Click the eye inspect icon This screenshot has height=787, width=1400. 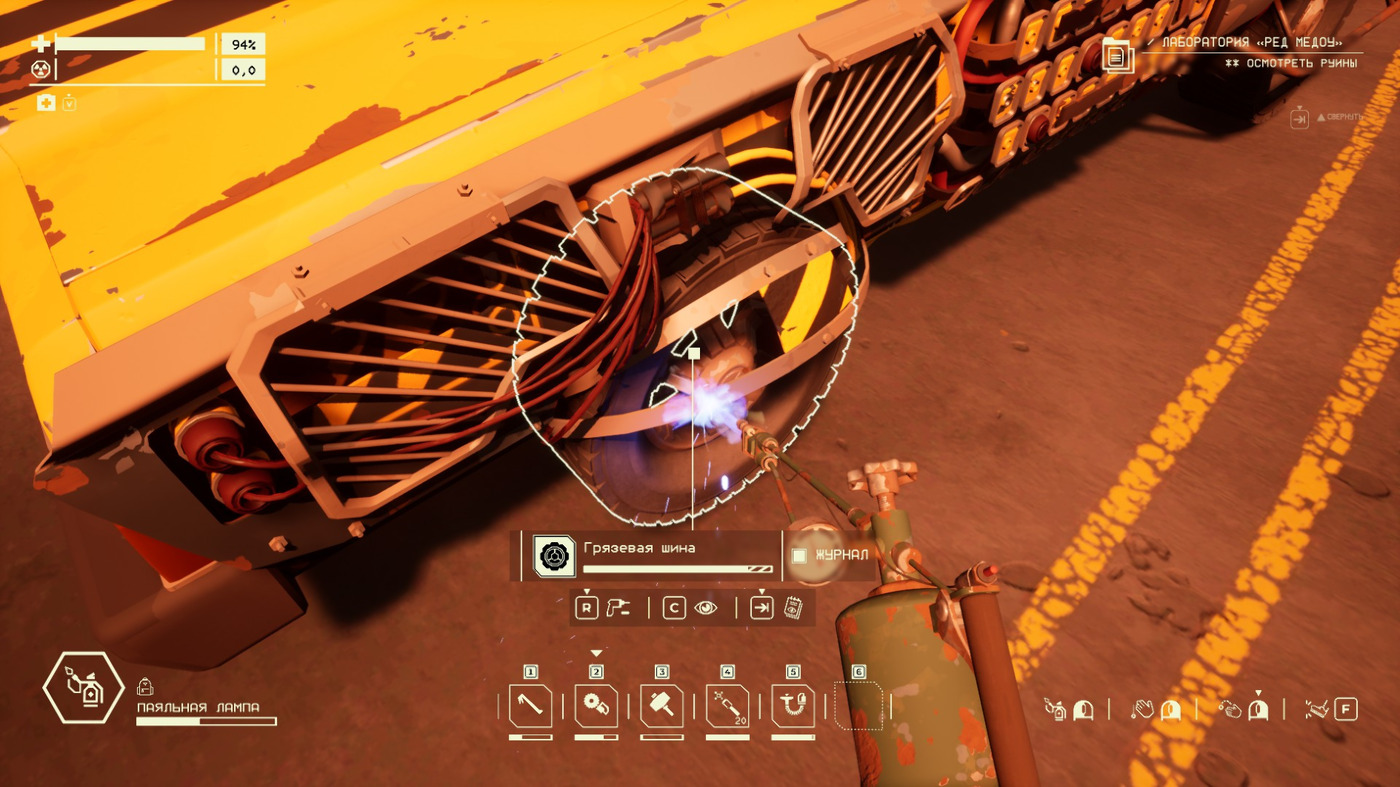[706, 607]
